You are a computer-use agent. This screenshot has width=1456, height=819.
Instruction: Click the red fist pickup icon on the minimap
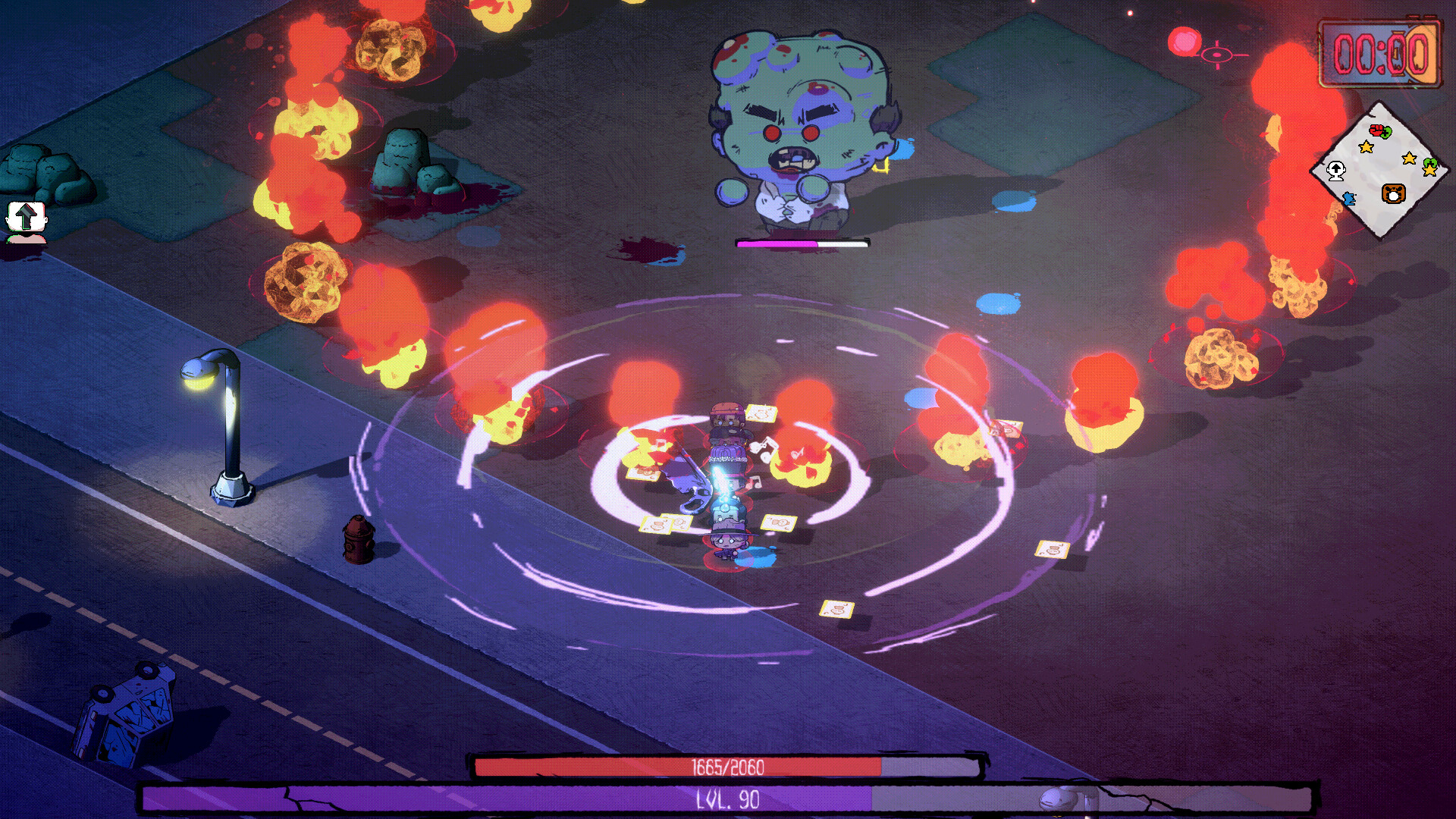click(1376, 130)
